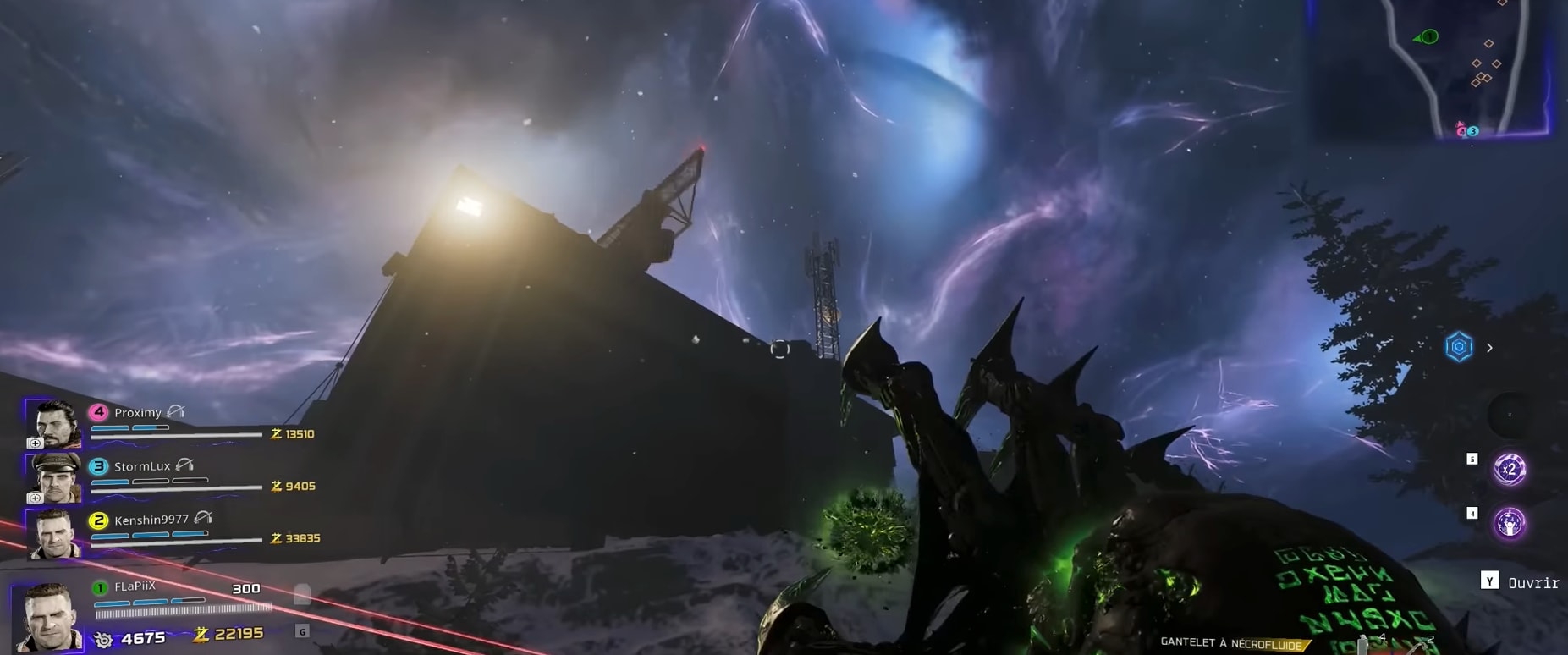Click the salvage gear icon
Image resolution: width=1568 pixels, height=655 pixels.
(x=103, y=639)
